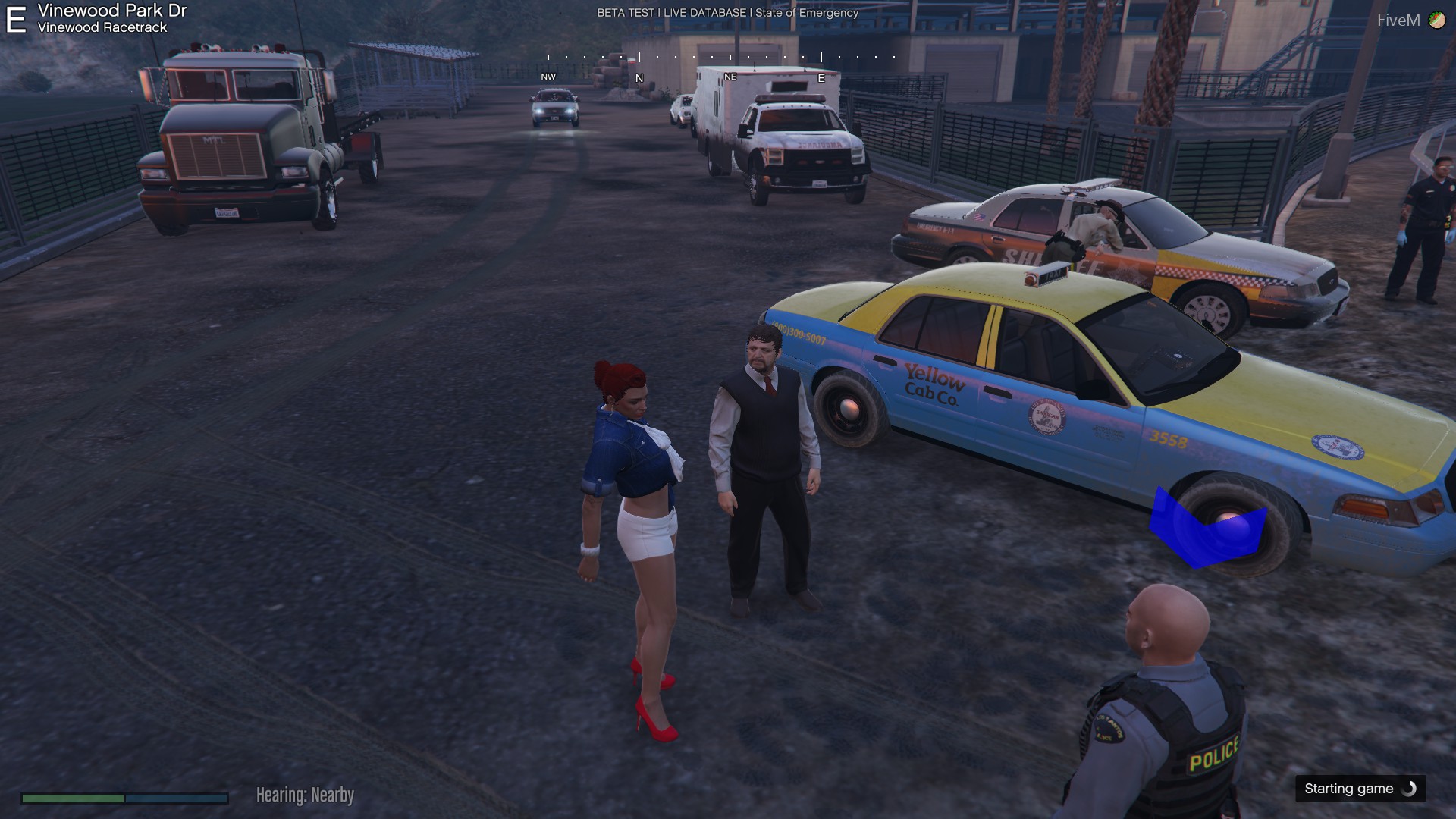Image resolution: width=1456 pixels, height=819 pixels.
Task: Select the compass heading strip
Action: click(x=721, y=65)
